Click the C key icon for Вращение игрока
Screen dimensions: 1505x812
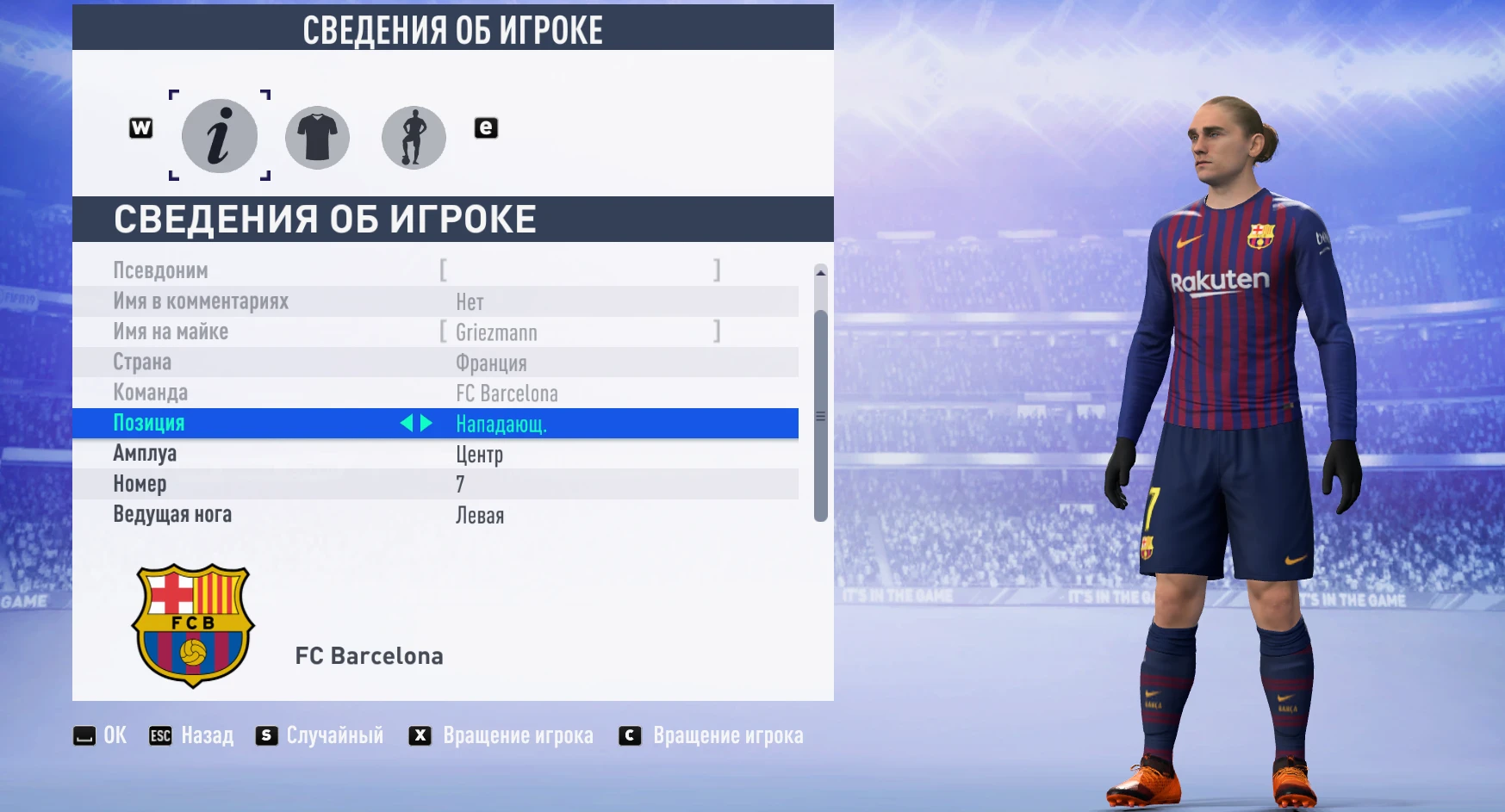pos(631,735)
